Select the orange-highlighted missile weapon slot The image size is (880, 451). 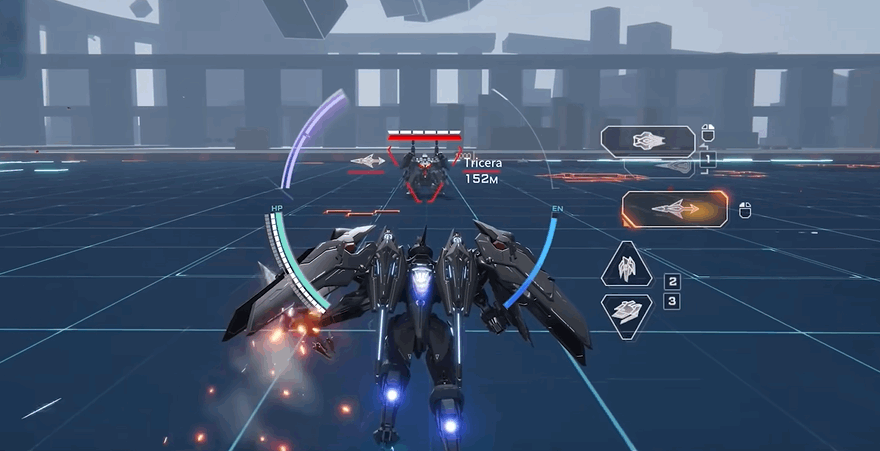673,209
